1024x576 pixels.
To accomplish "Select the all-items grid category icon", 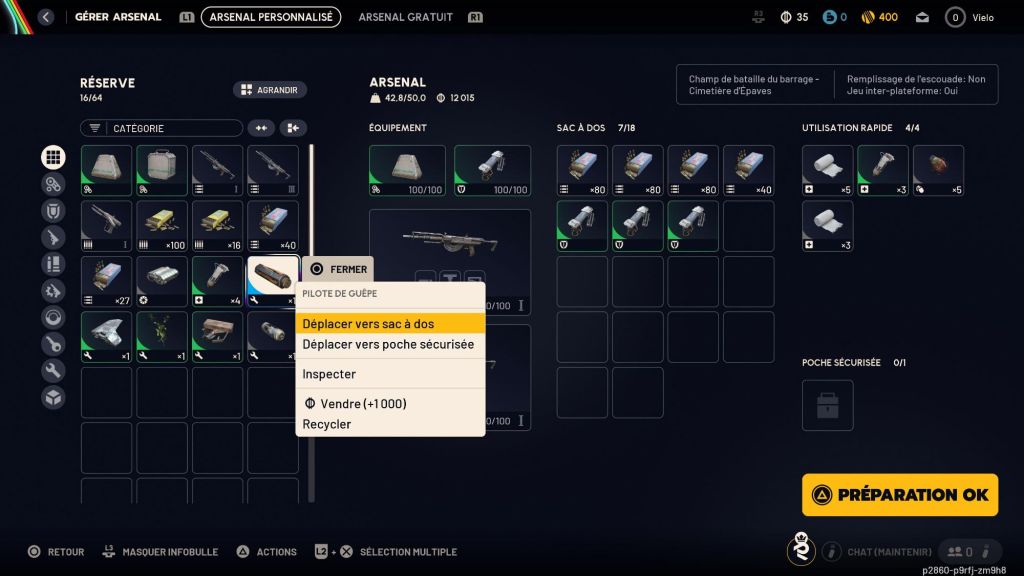I will tap(53, 157).
